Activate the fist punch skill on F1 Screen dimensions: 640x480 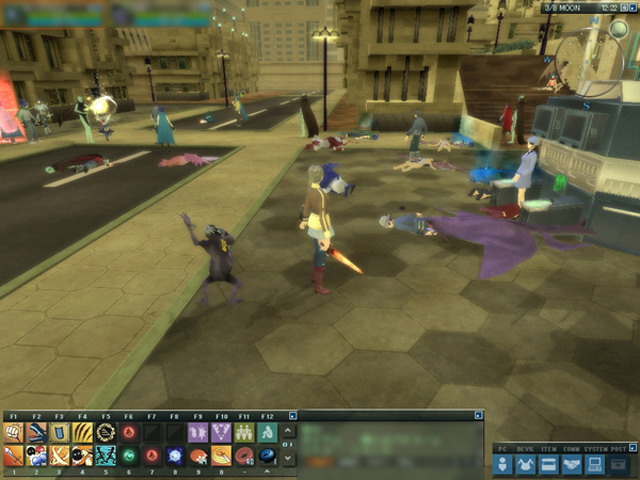click(x=13, y=432)
